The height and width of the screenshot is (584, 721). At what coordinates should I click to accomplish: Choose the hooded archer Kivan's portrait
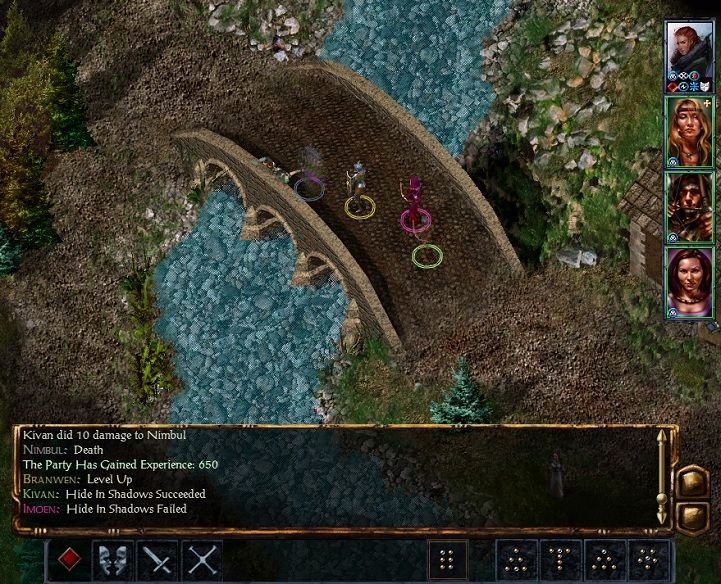[x=688, y=205]
